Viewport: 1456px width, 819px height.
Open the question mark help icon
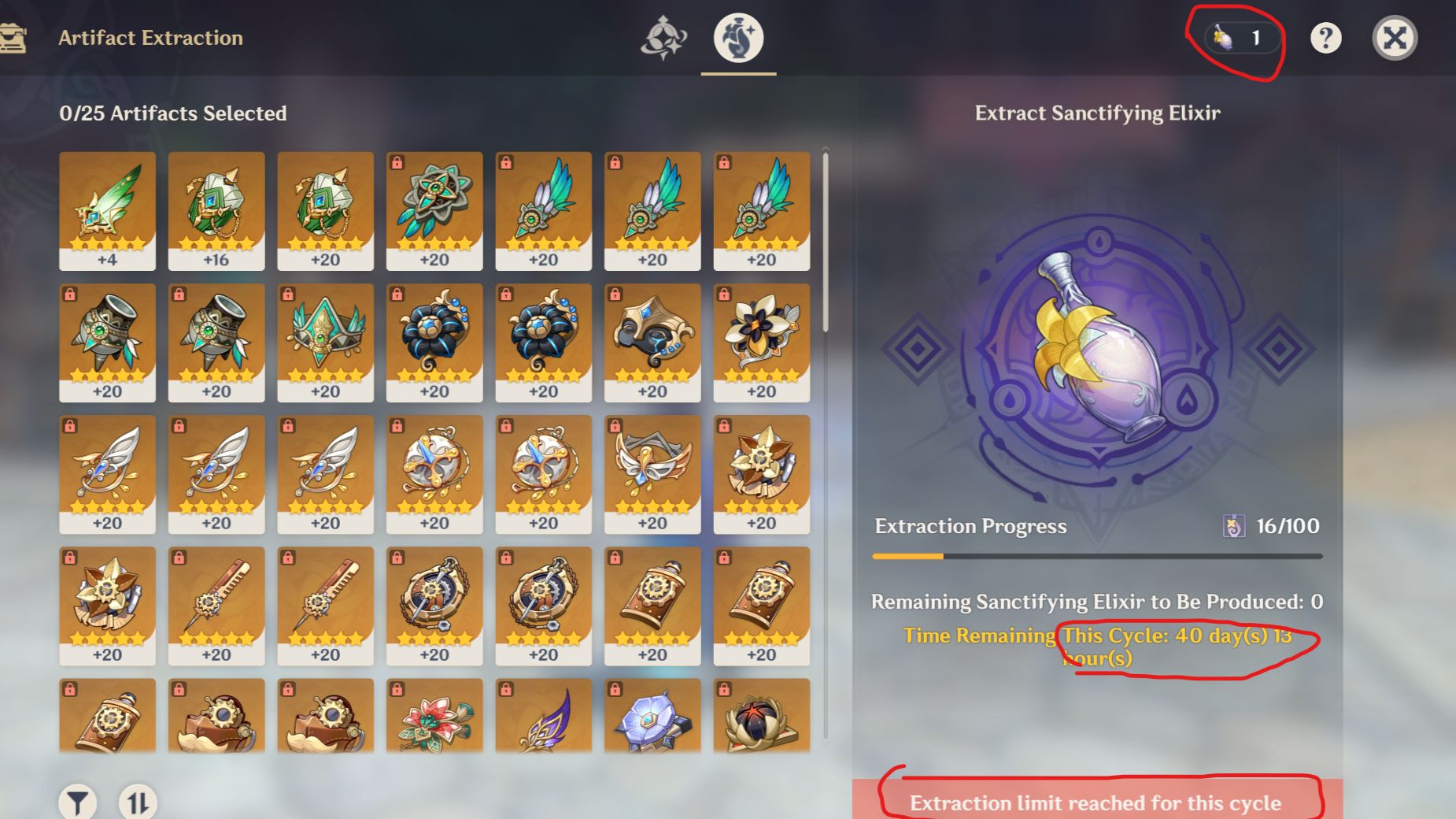1326,37
